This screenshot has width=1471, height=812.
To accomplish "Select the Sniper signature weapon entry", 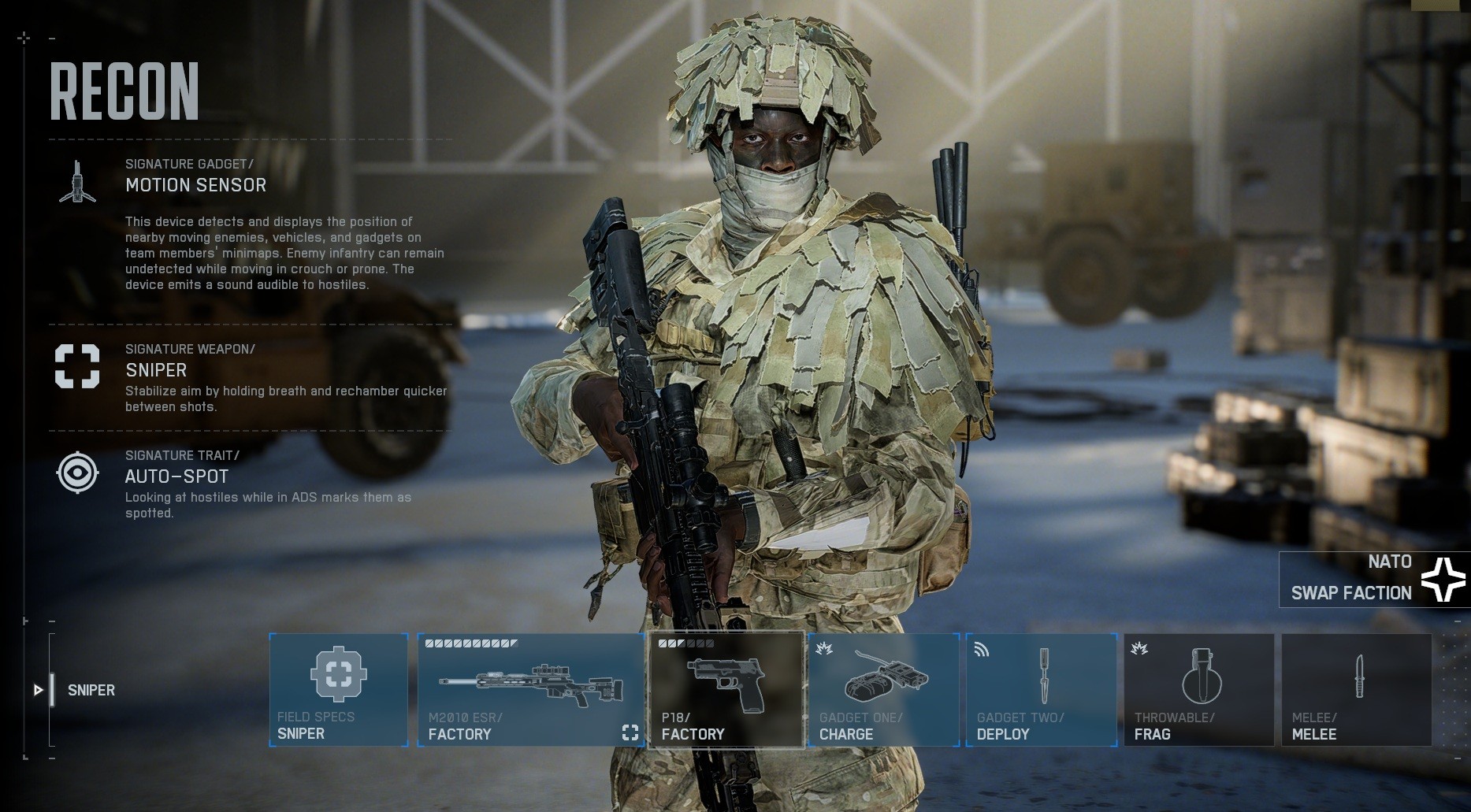I will click(x=156, y=370).
